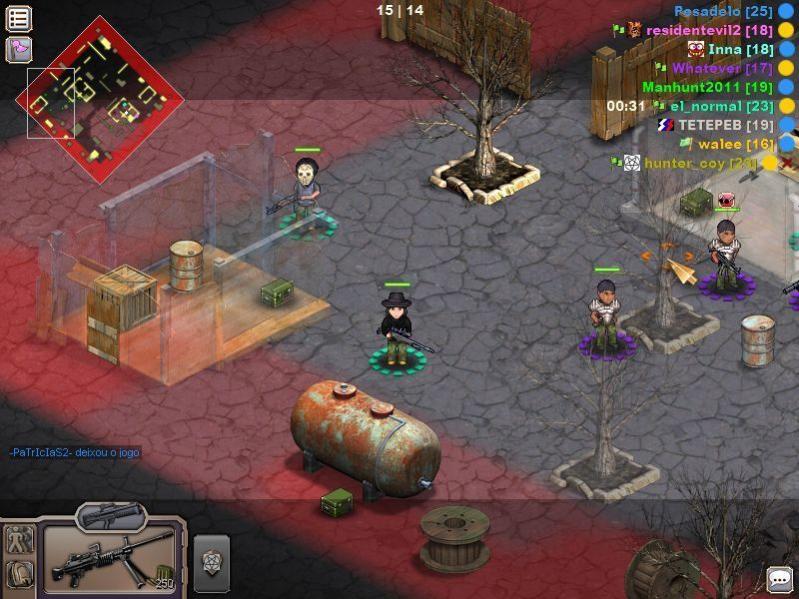Activate the pentagram badge item slot
This screenshot has height=599, width=799.
pos(211,562)
